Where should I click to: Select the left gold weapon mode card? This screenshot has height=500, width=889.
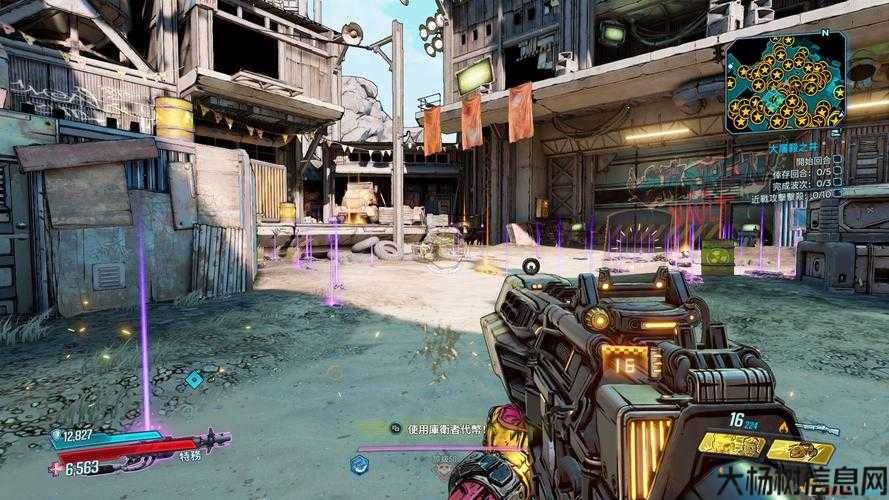tap(730, 442)
